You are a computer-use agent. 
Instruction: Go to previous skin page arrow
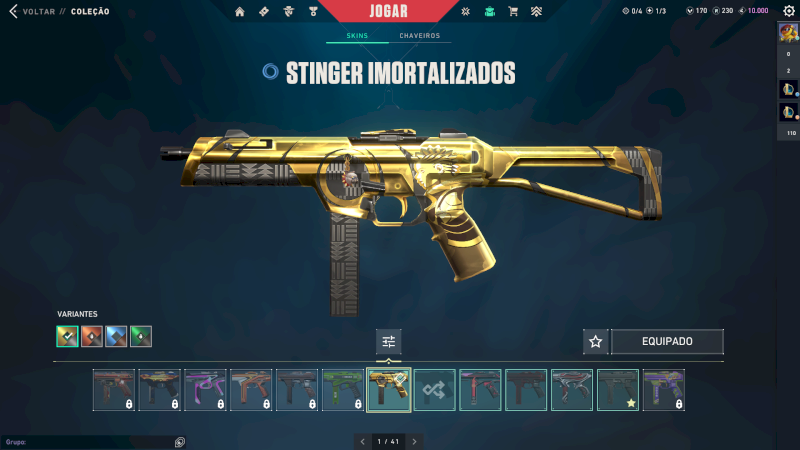click(362, 441)
